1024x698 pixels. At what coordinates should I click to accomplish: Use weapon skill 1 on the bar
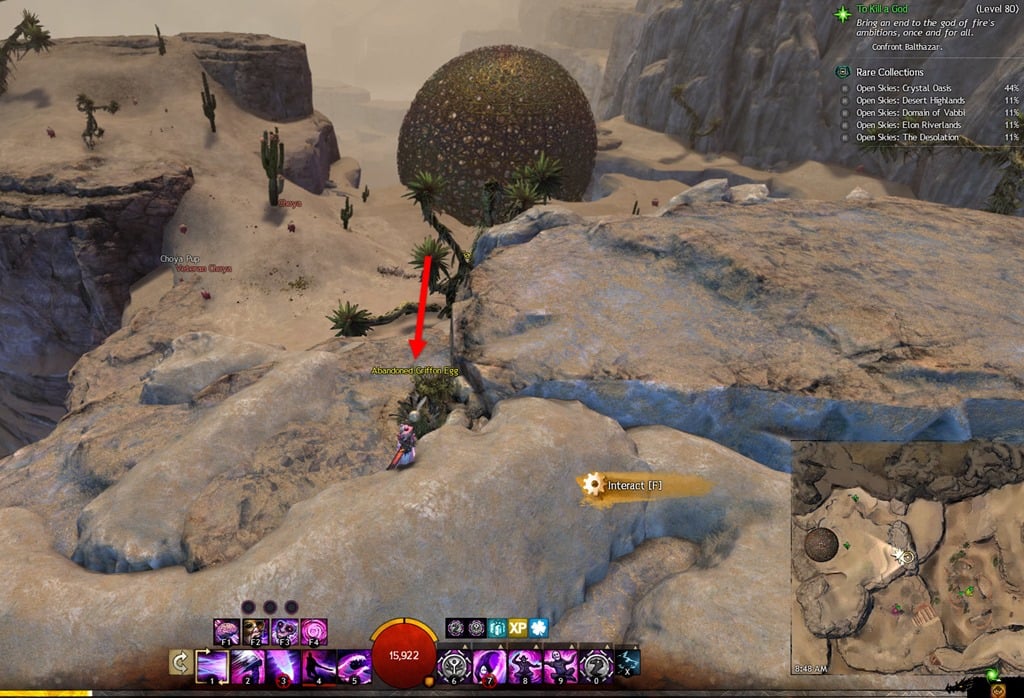tap(213, 665)
